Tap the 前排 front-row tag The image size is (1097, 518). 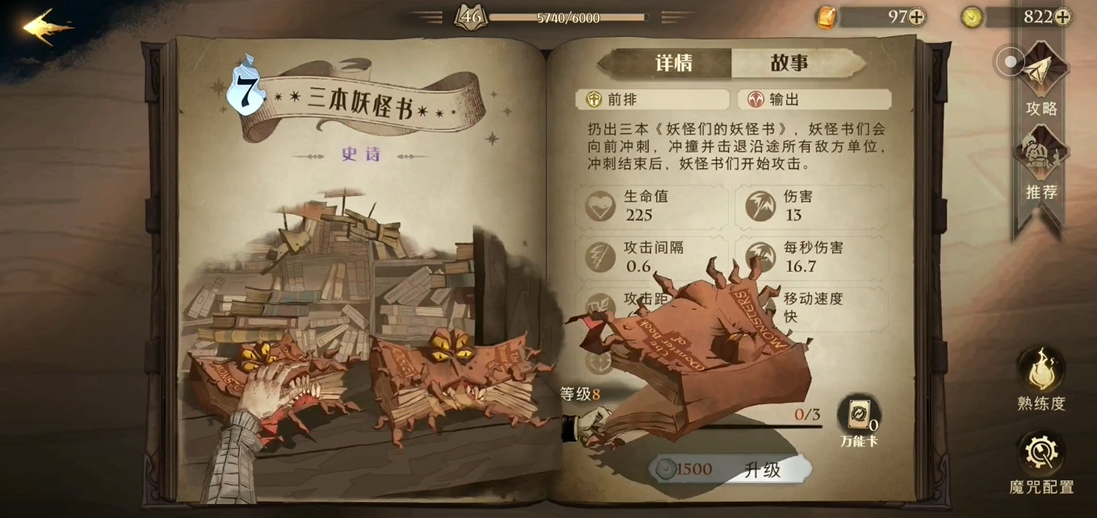tap(652, 99)
